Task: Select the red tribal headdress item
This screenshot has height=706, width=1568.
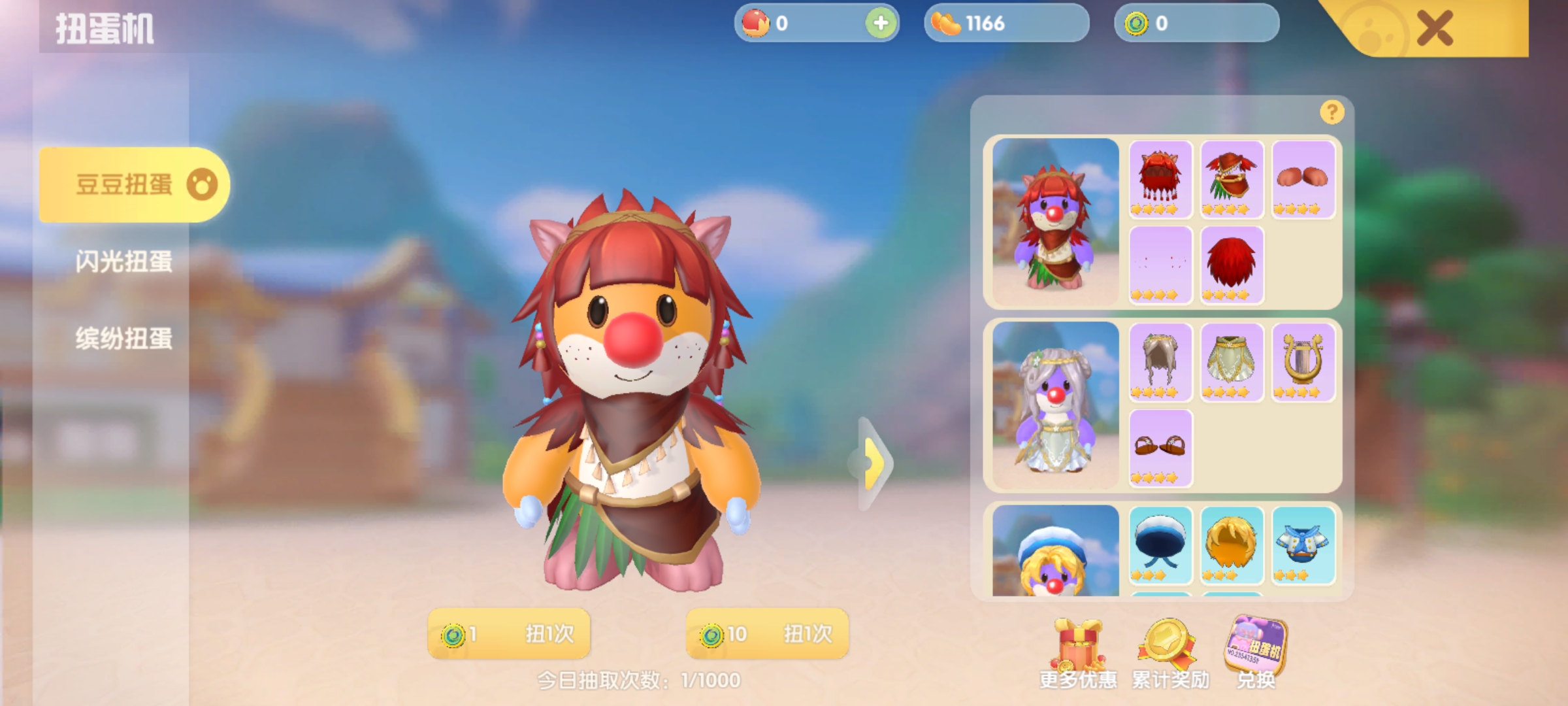Action: pos(1160,178)
